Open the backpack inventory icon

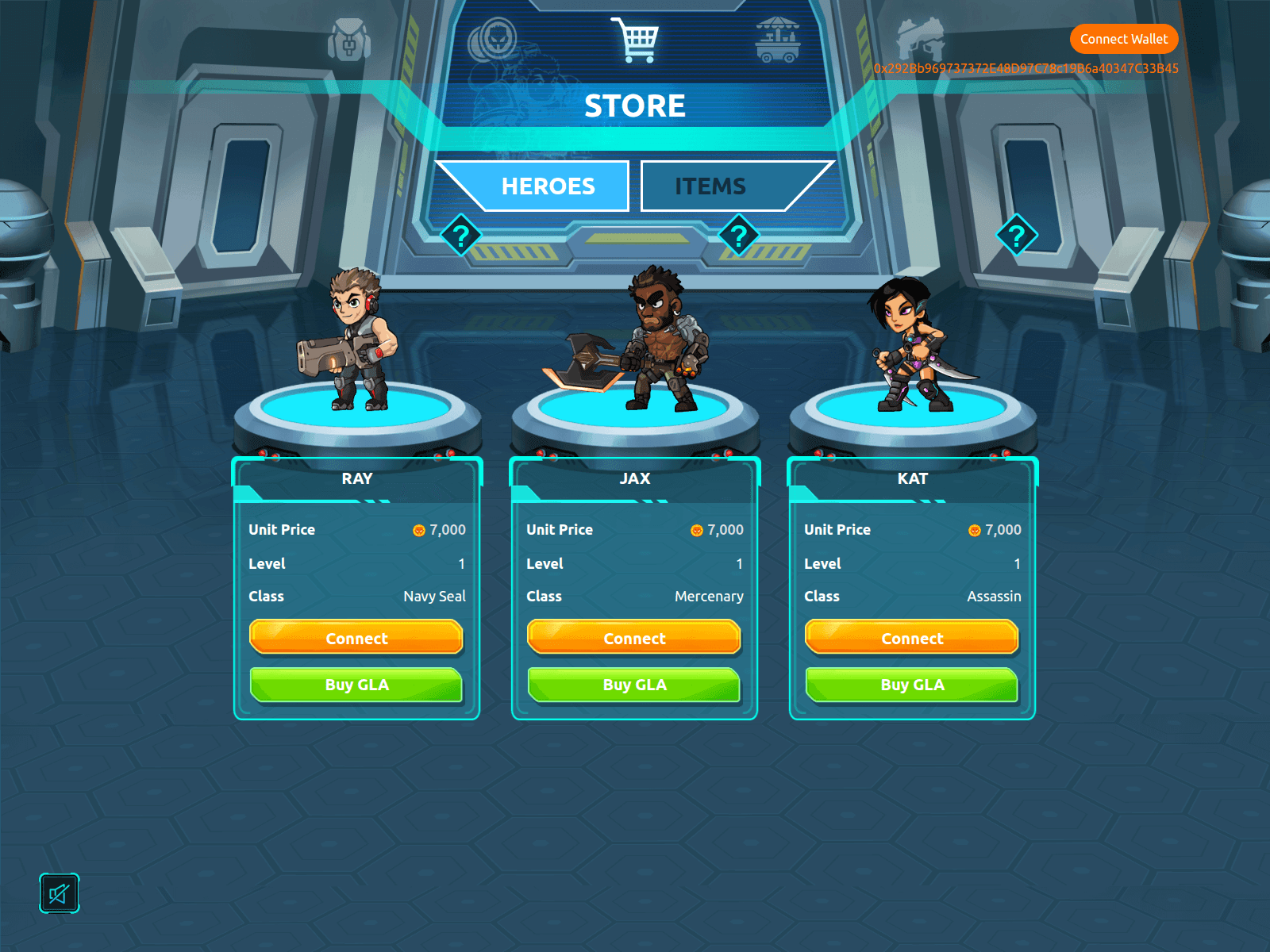tap(349, 40)
